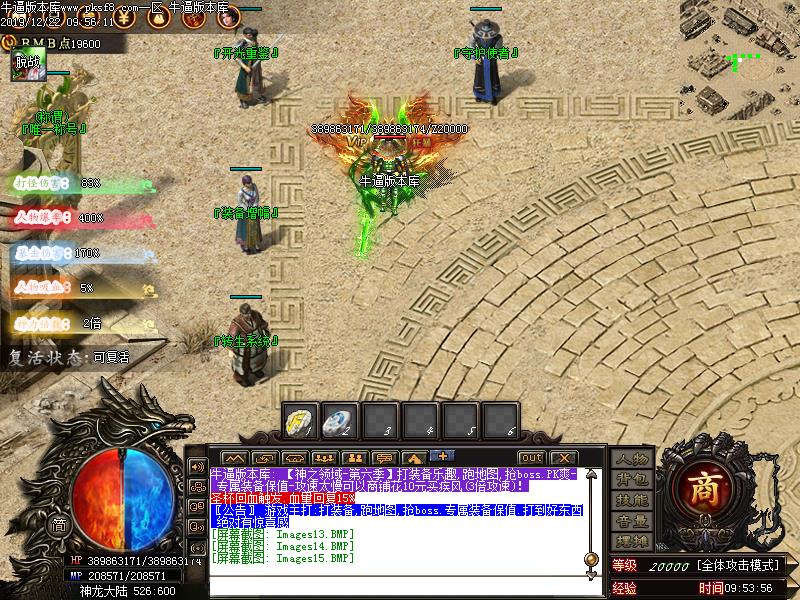
Task: Open the ¥ currency icon in top bar
Action: pyautogui.click(x=122, y=17)
